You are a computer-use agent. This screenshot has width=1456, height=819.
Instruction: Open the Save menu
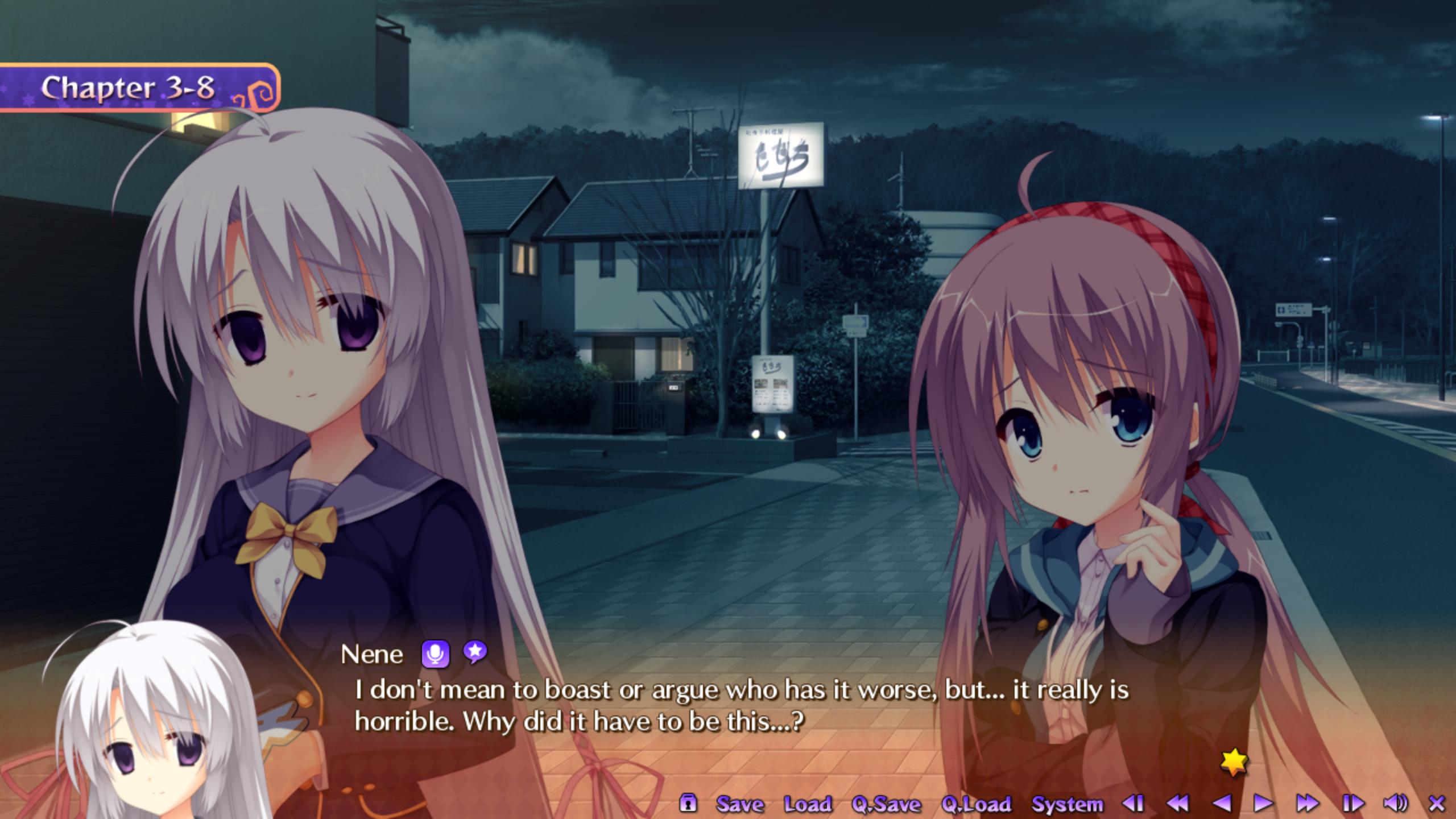coord(740,804)
